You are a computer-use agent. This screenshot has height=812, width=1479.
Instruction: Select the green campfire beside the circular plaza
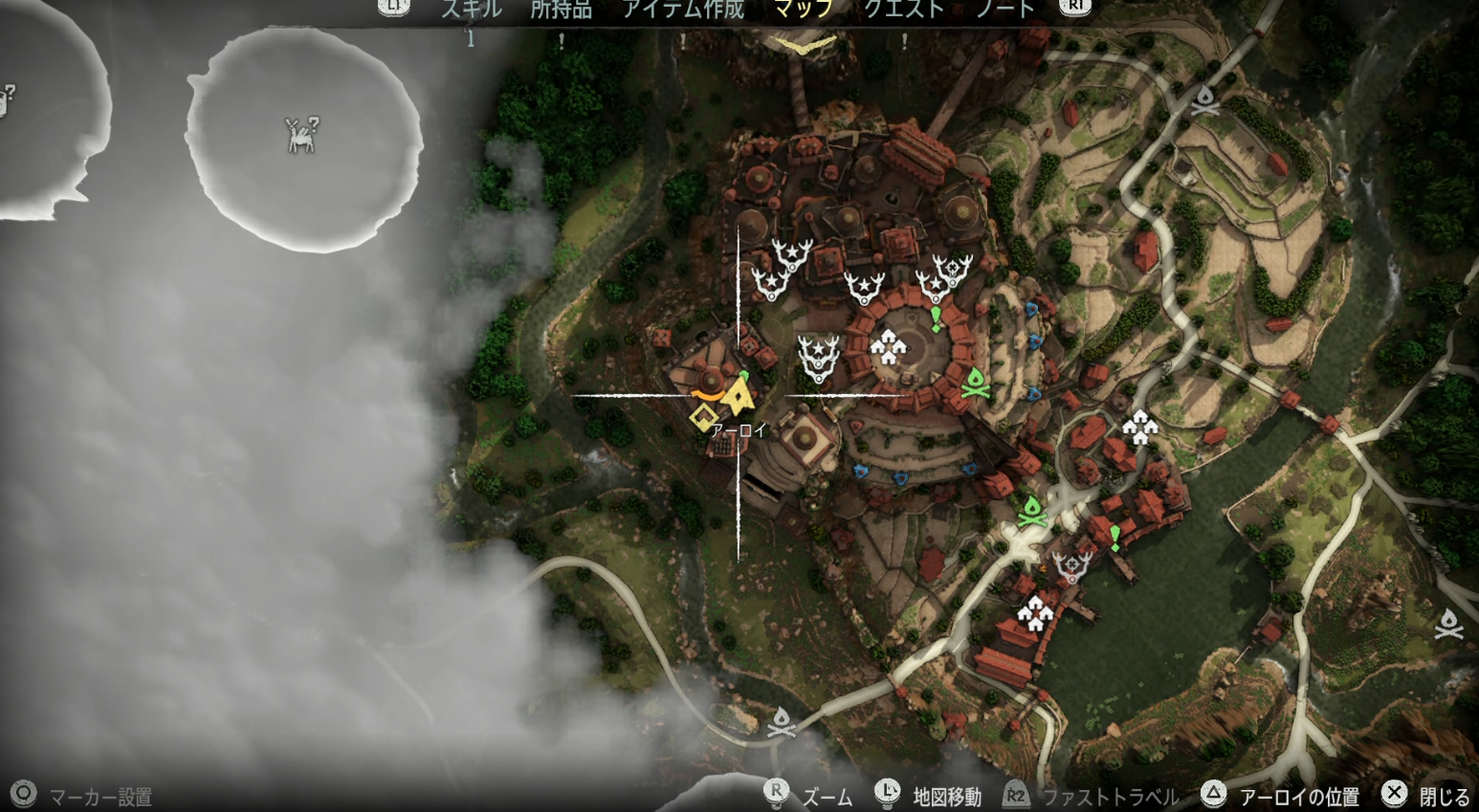tap(975, 382)
